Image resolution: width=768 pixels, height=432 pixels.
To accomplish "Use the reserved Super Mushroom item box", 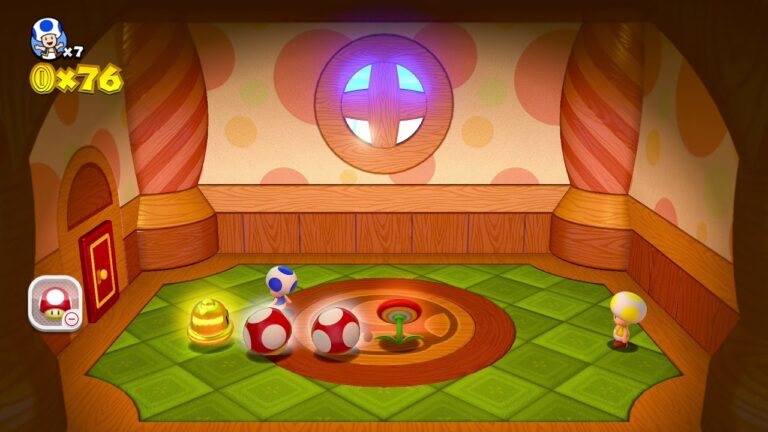I will (54, 302).
